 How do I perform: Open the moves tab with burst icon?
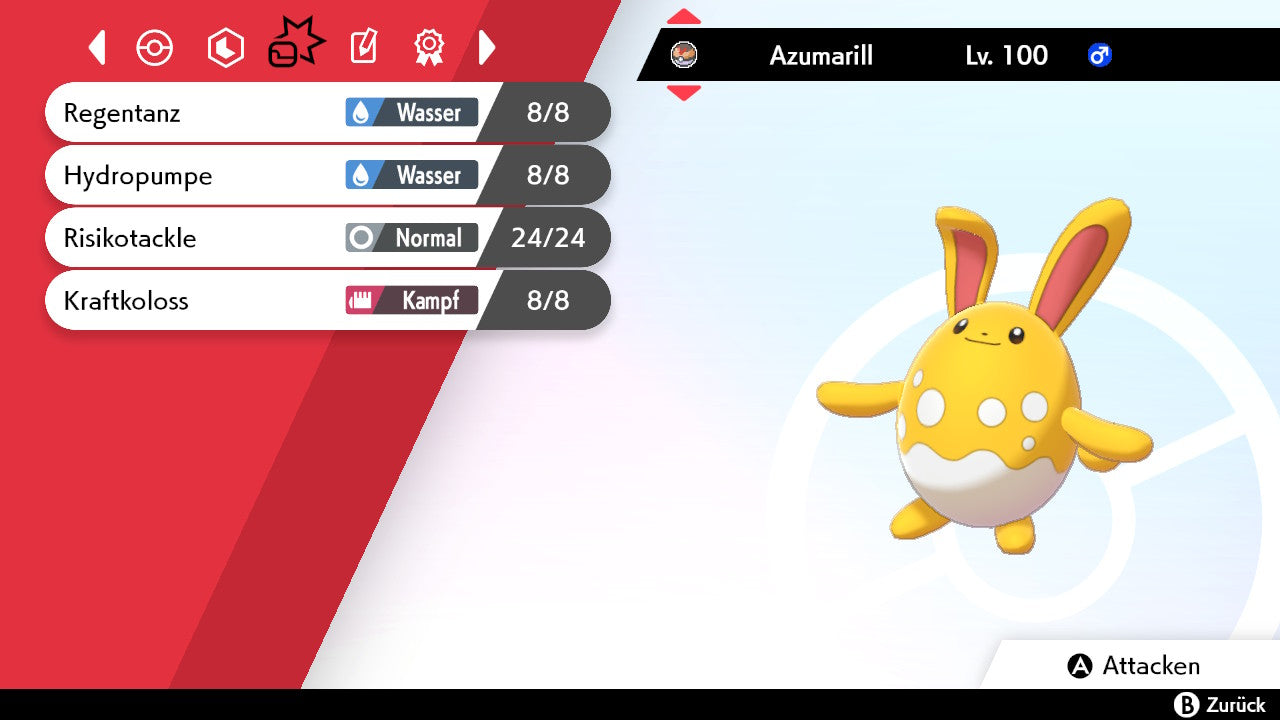tap(295, 46)
